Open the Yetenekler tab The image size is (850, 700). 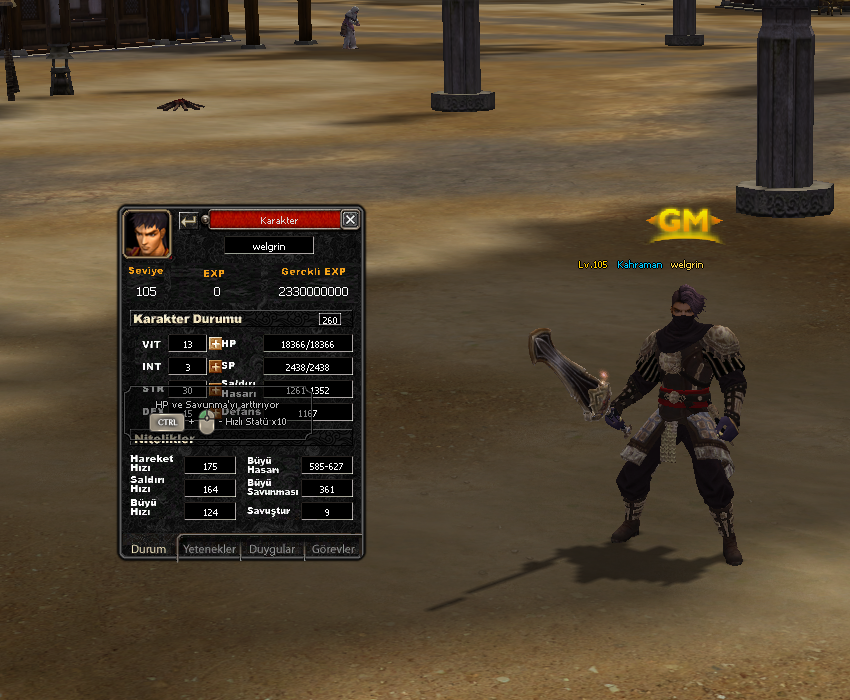click(x=209, y=549)
